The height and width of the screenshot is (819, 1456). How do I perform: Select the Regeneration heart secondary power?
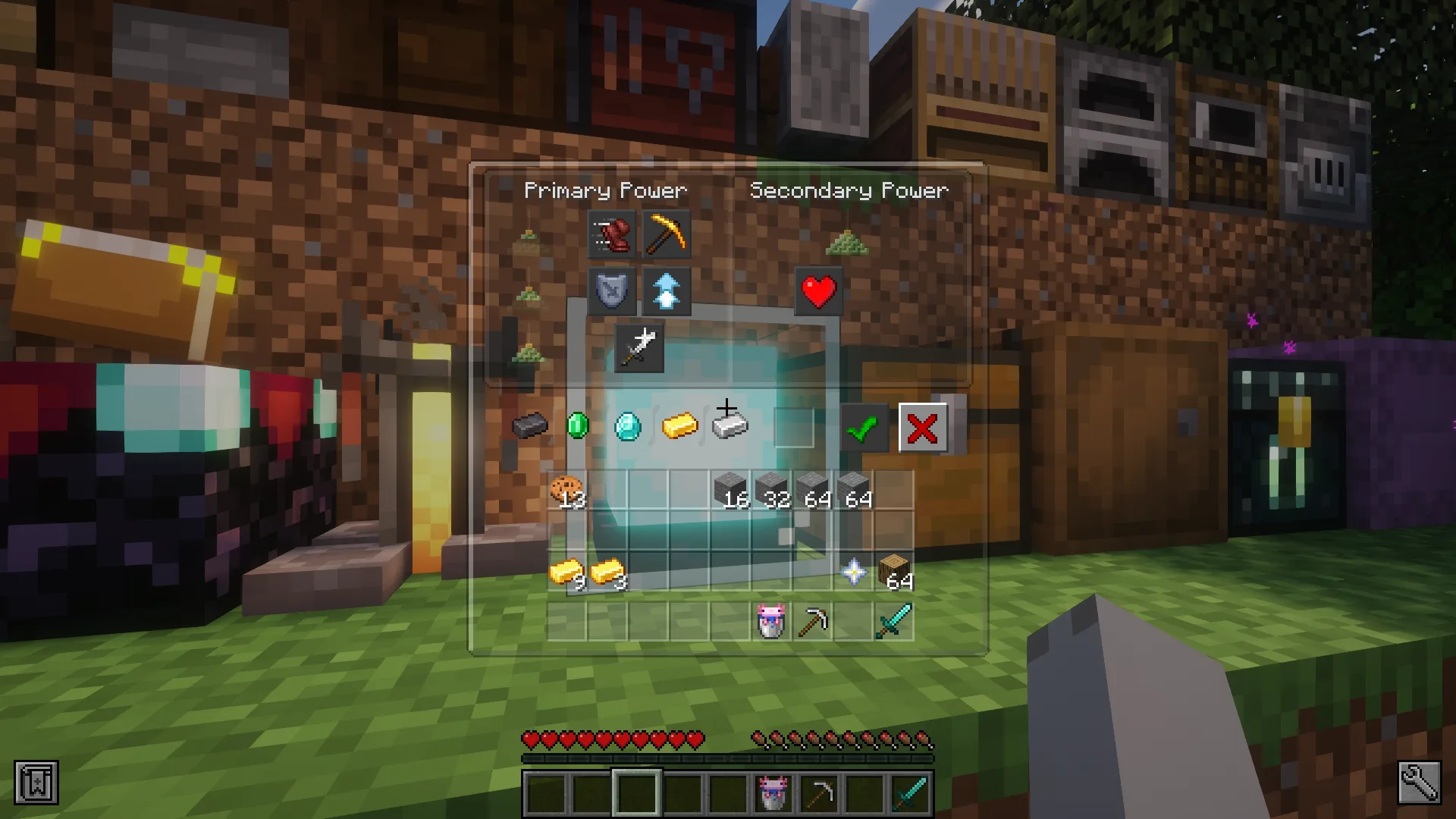tap(818, 290)
